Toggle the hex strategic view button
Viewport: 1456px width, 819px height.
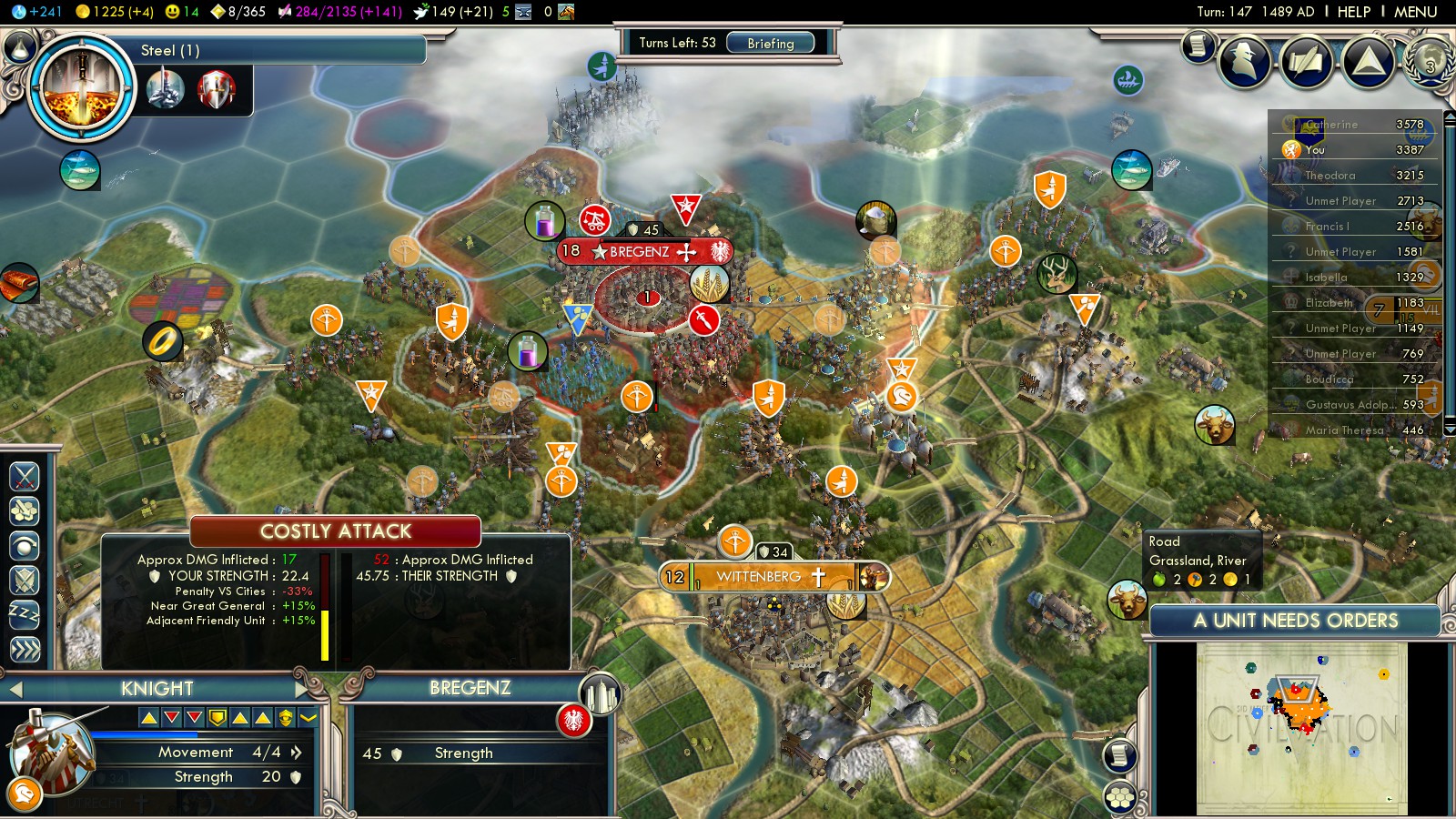(x=1120, y=797)
